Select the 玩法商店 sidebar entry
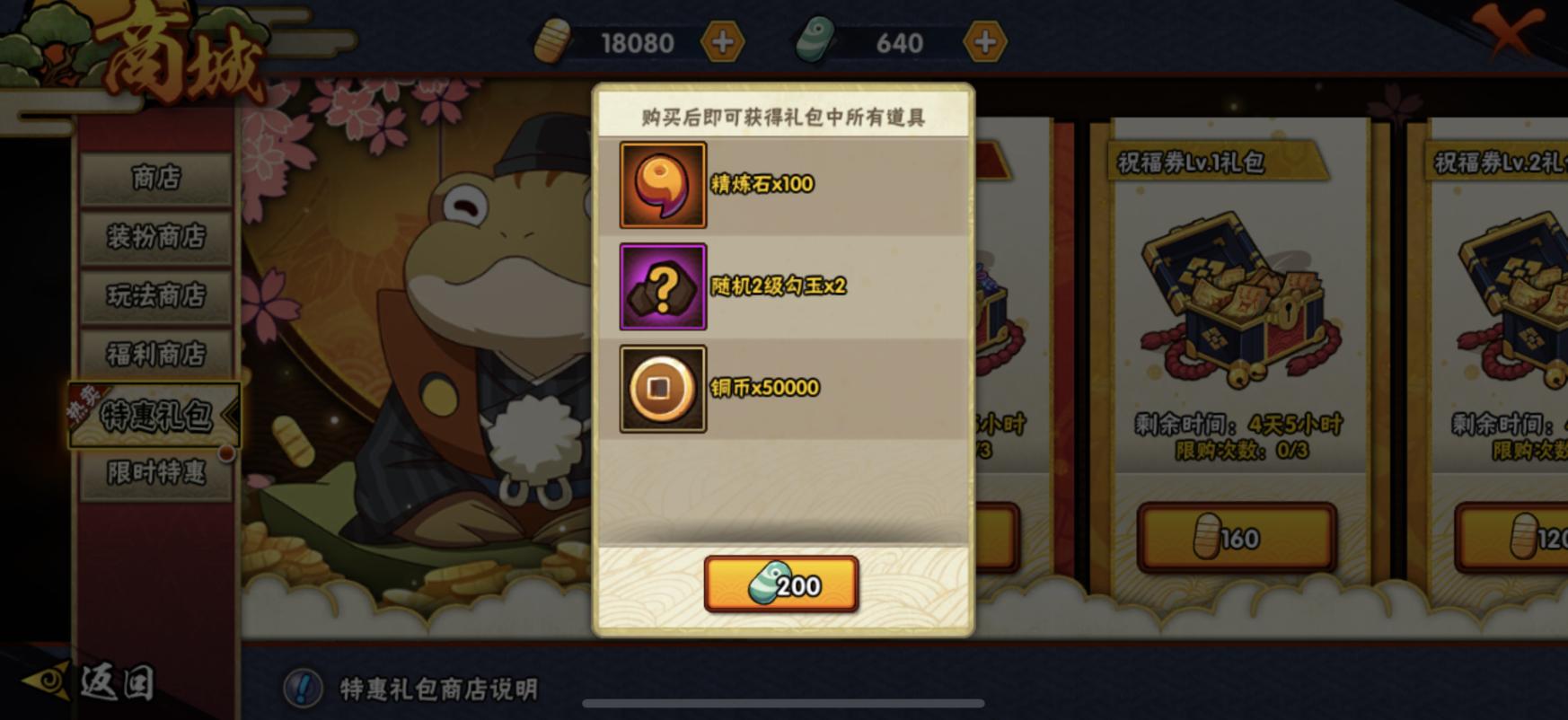This screenshot has height=720, width=1568. (154, 298)
